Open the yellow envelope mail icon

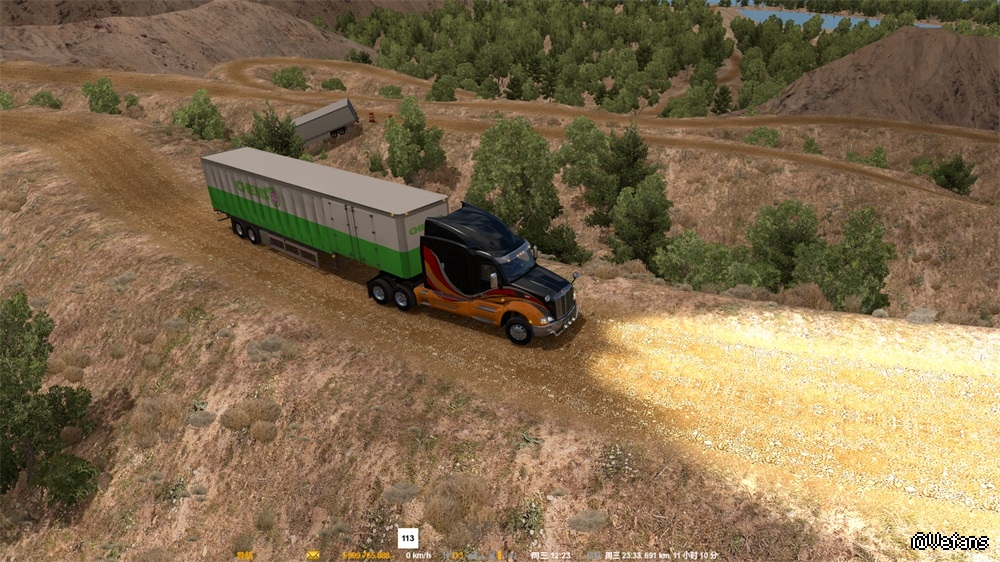pyautogui.click(x=313, y=554)
